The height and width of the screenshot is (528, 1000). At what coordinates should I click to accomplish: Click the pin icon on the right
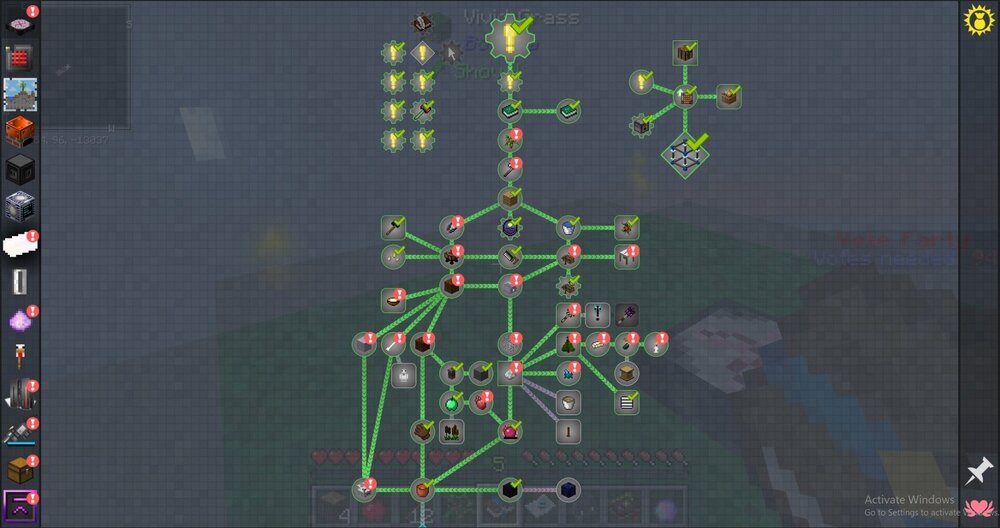click(x=978, y=470)
